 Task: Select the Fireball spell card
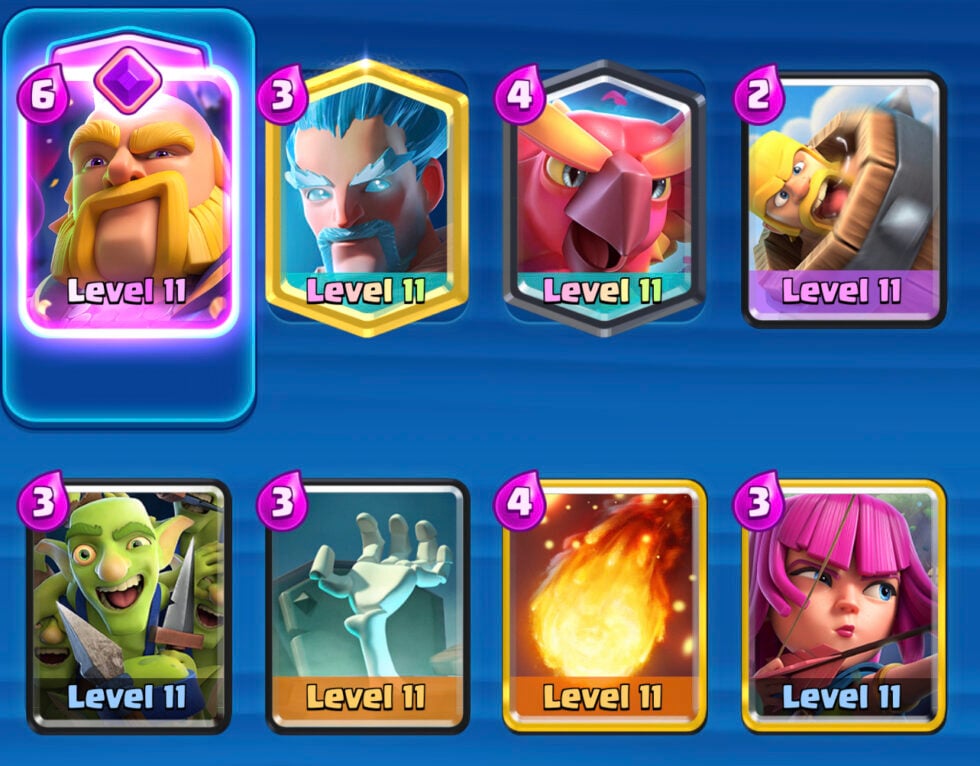604,605
